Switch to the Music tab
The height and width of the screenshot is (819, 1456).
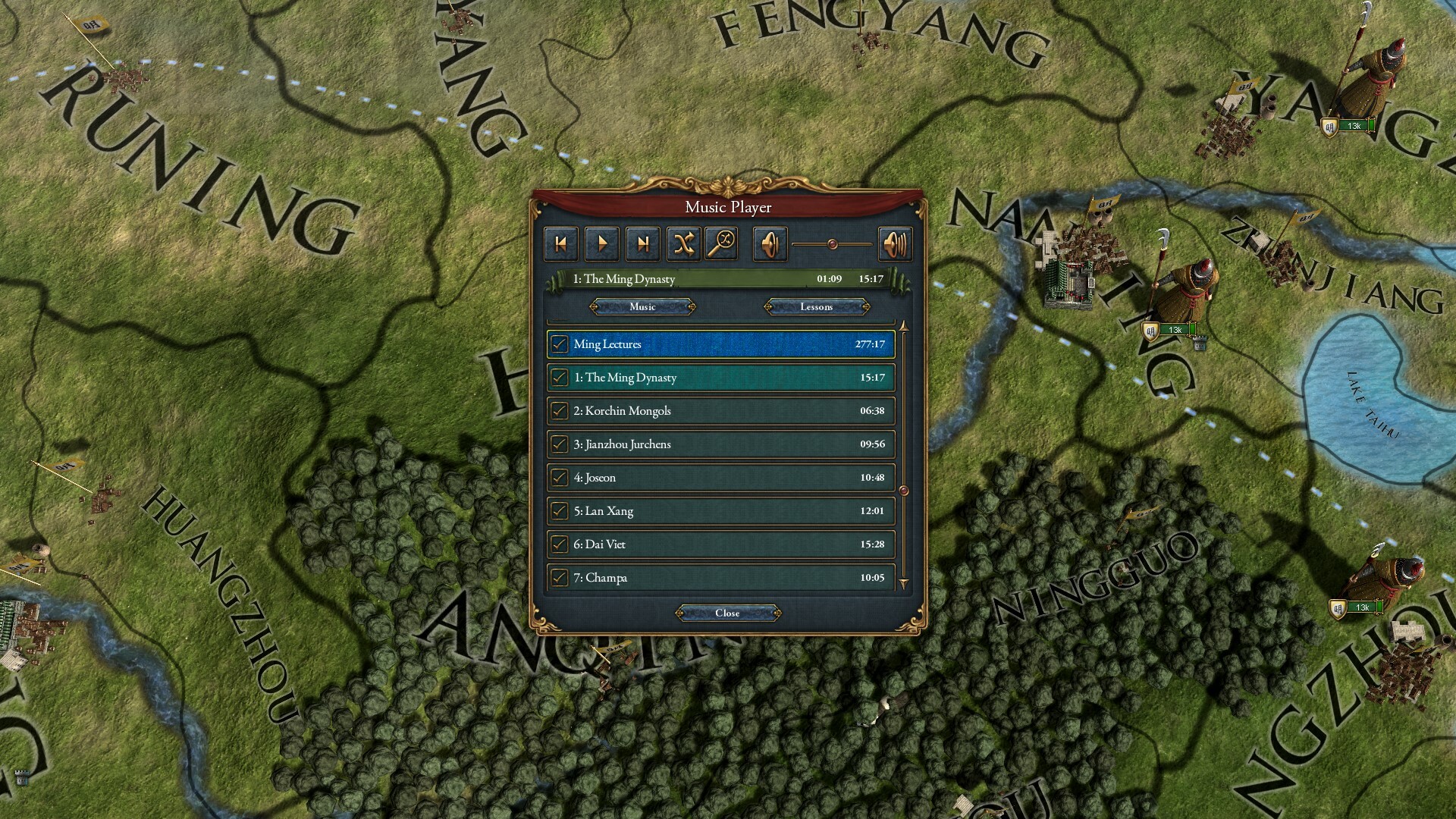(642, 307)
